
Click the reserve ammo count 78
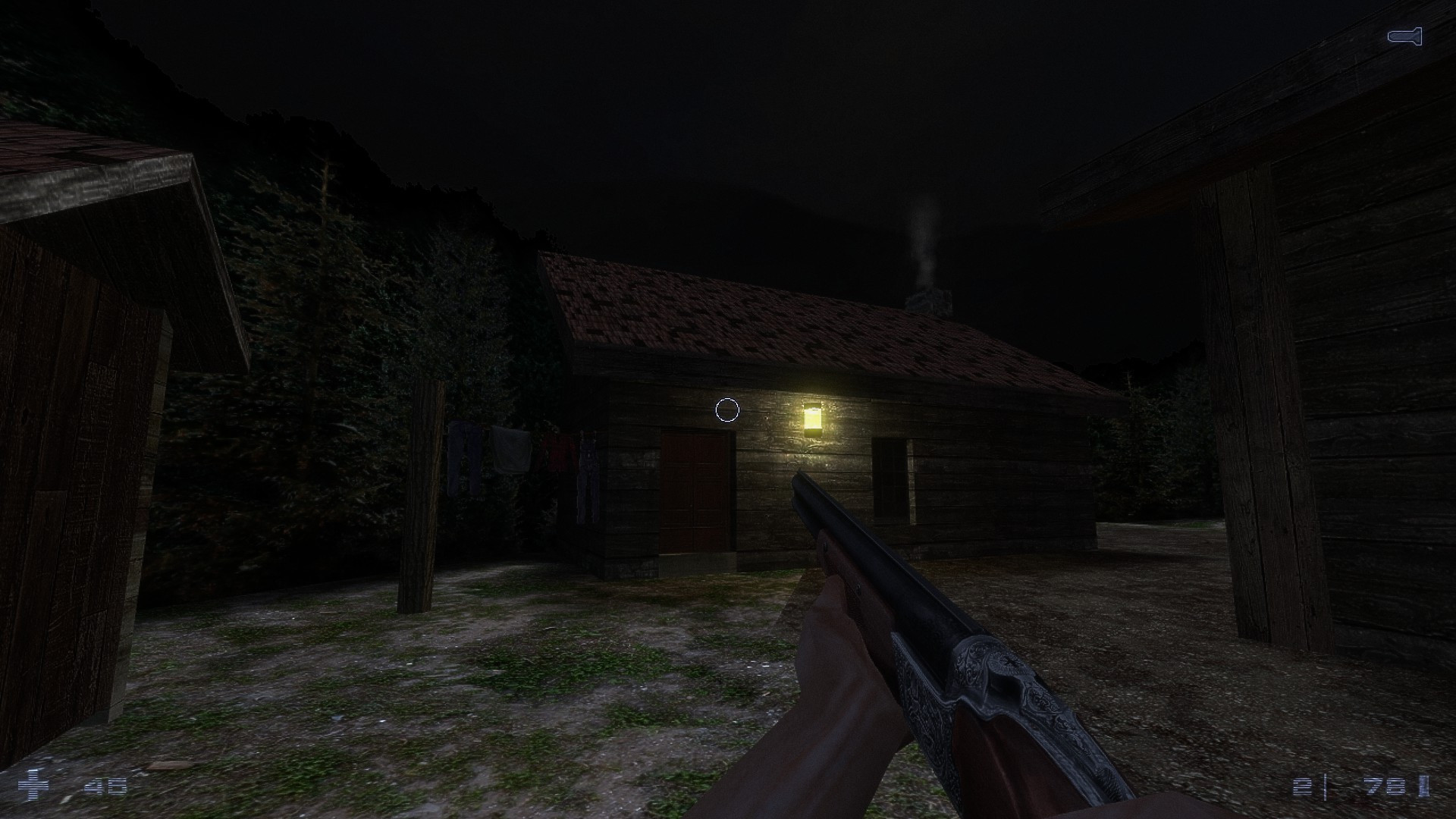[x=1384, y=786]
